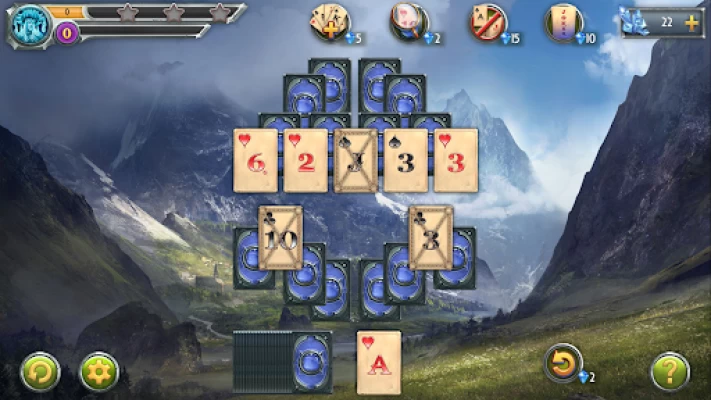Use the joker card booster
711x400 pixels.
(x=564, y=20)
